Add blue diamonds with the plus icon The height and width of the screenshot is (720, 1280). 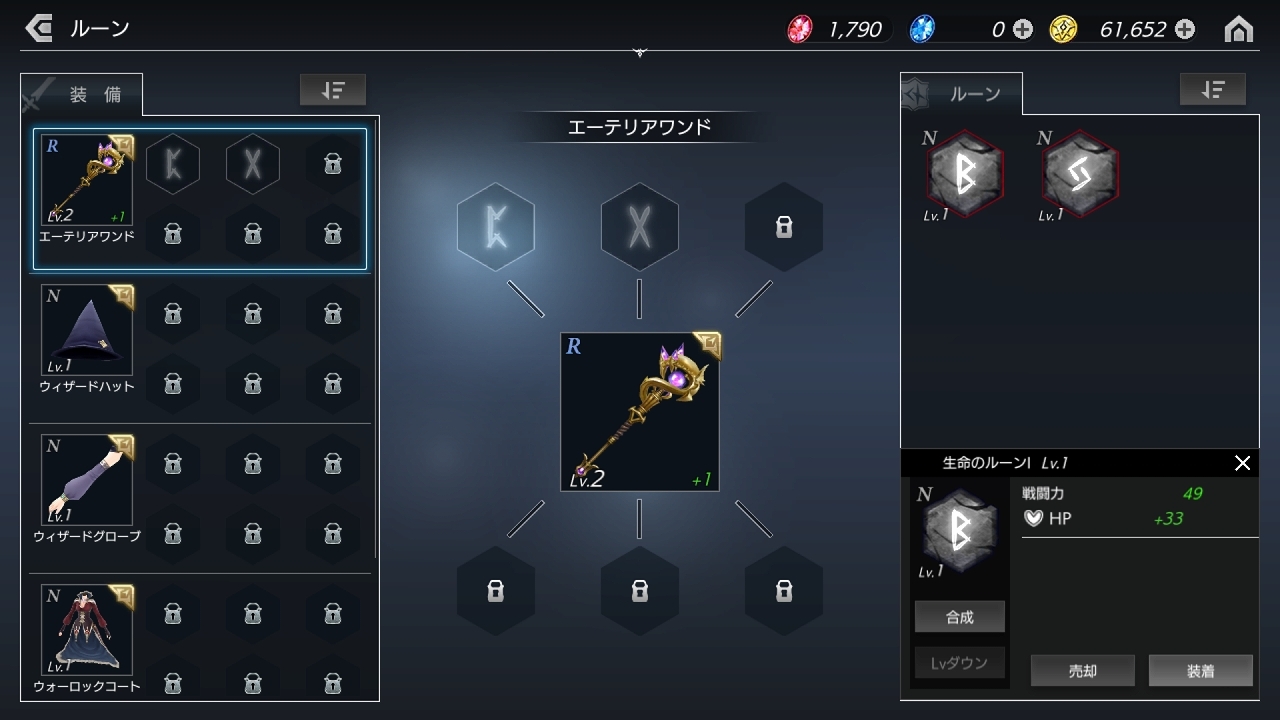pyautogui.click(x=1021, y=30)
